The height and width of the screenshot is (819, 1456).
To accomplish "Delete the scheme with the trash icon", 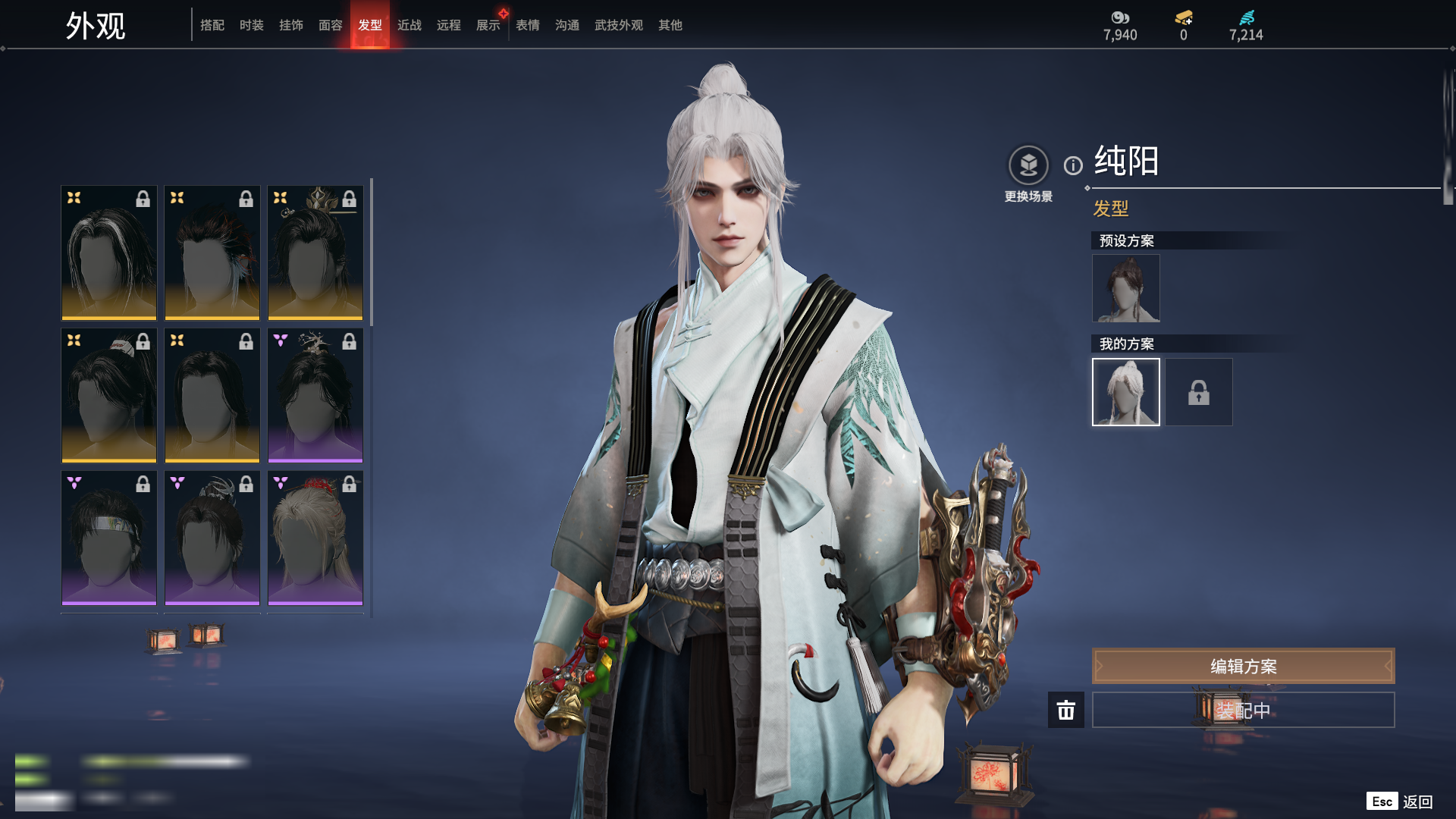I will pos(1066,710).
